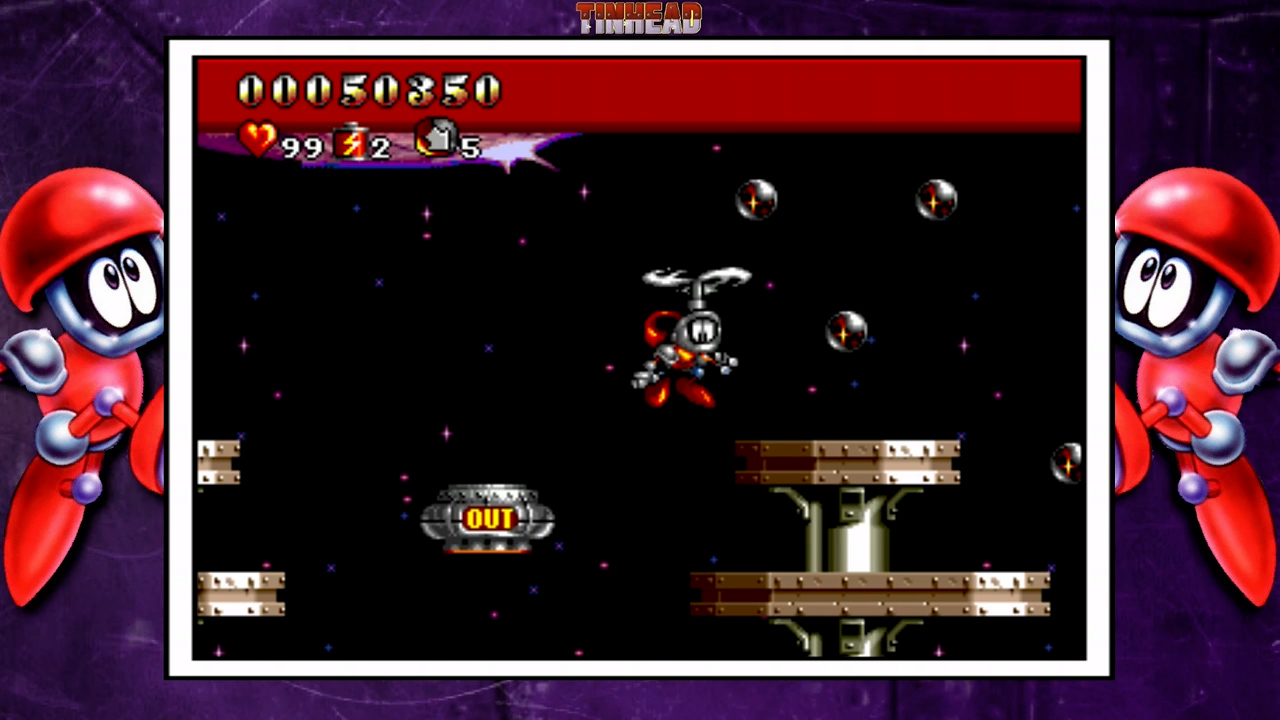Select the lightning battery energy icon

tap(350, 143)
